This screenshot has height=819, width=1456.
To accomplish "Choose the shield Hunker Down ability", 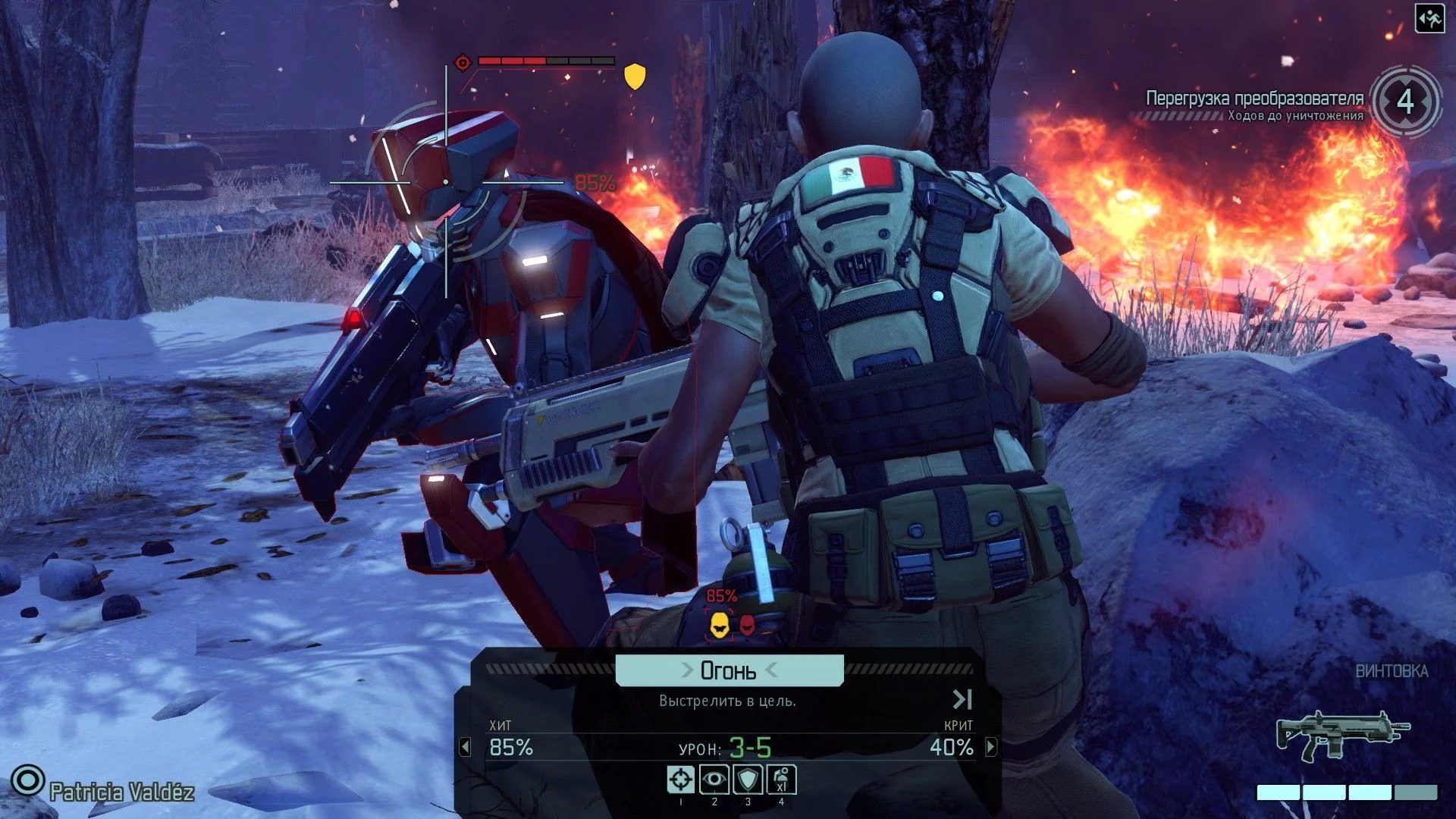I will click(x=748, y=779).
